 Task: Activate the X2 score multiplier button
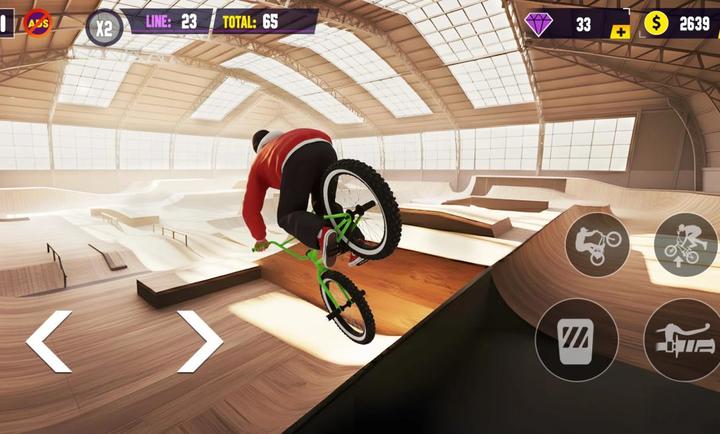point(104,27)
